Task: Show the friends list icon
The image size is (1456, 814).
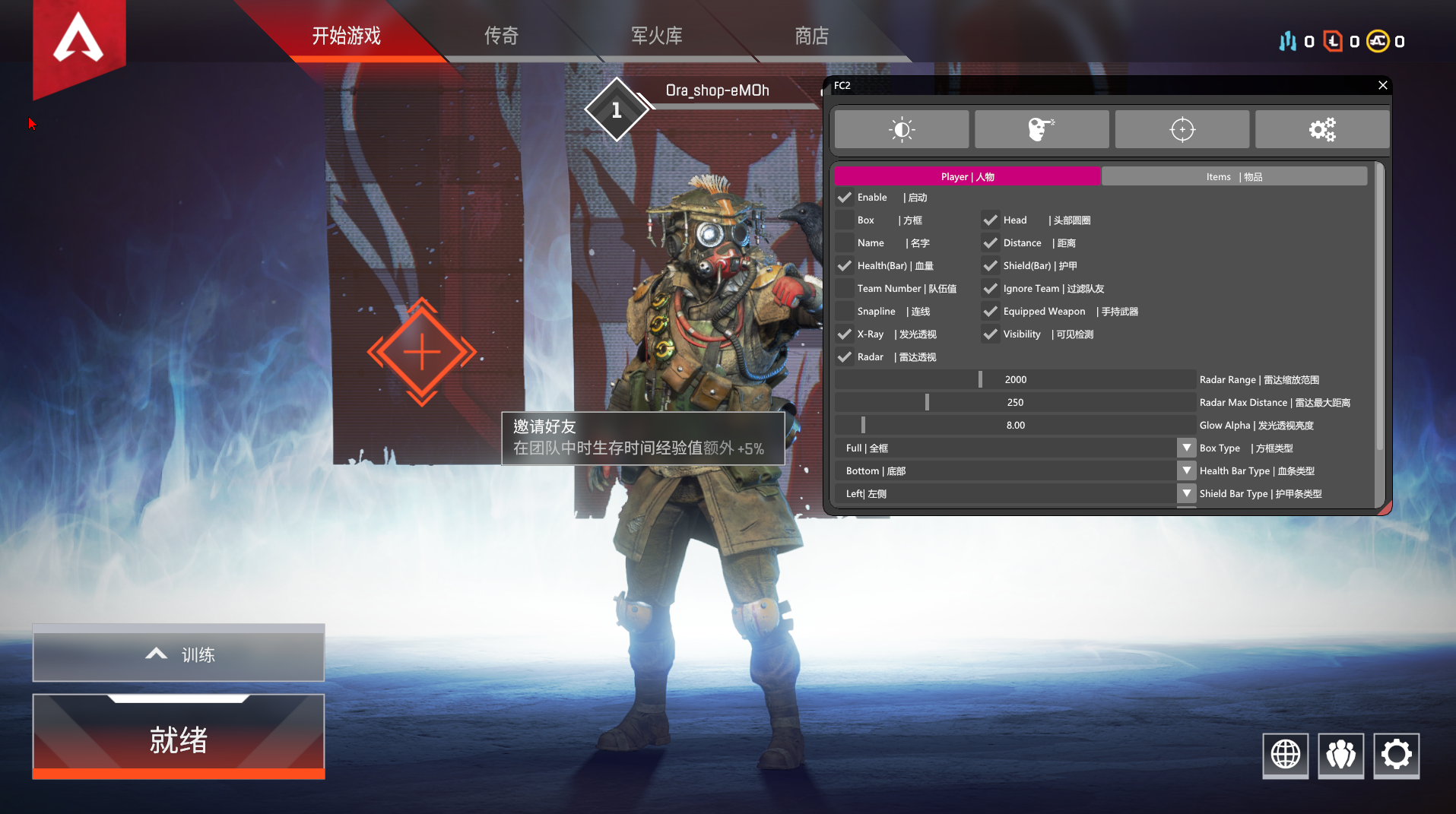Action: (1340, 755)
